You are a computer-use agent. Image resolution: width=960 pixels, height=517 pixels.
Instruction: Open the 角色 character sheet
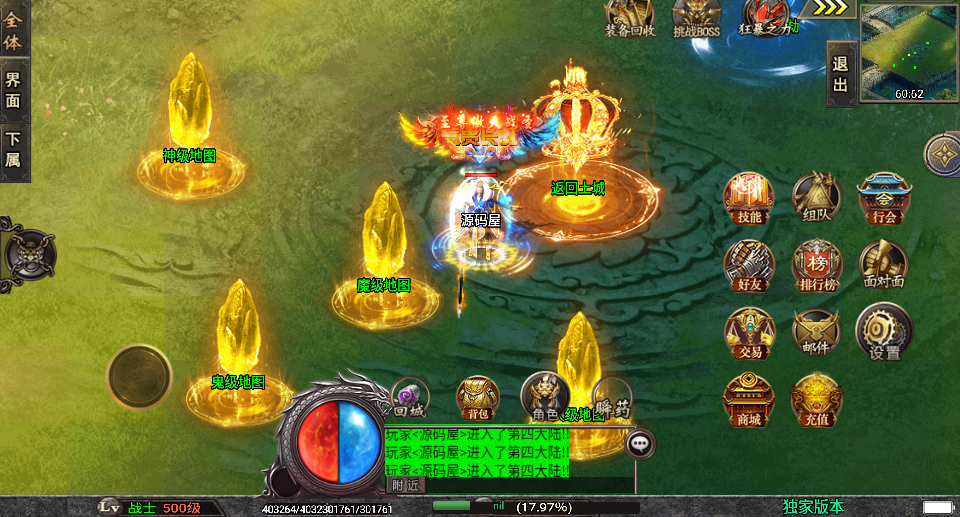pyautogui.click(x=545, y=395)
